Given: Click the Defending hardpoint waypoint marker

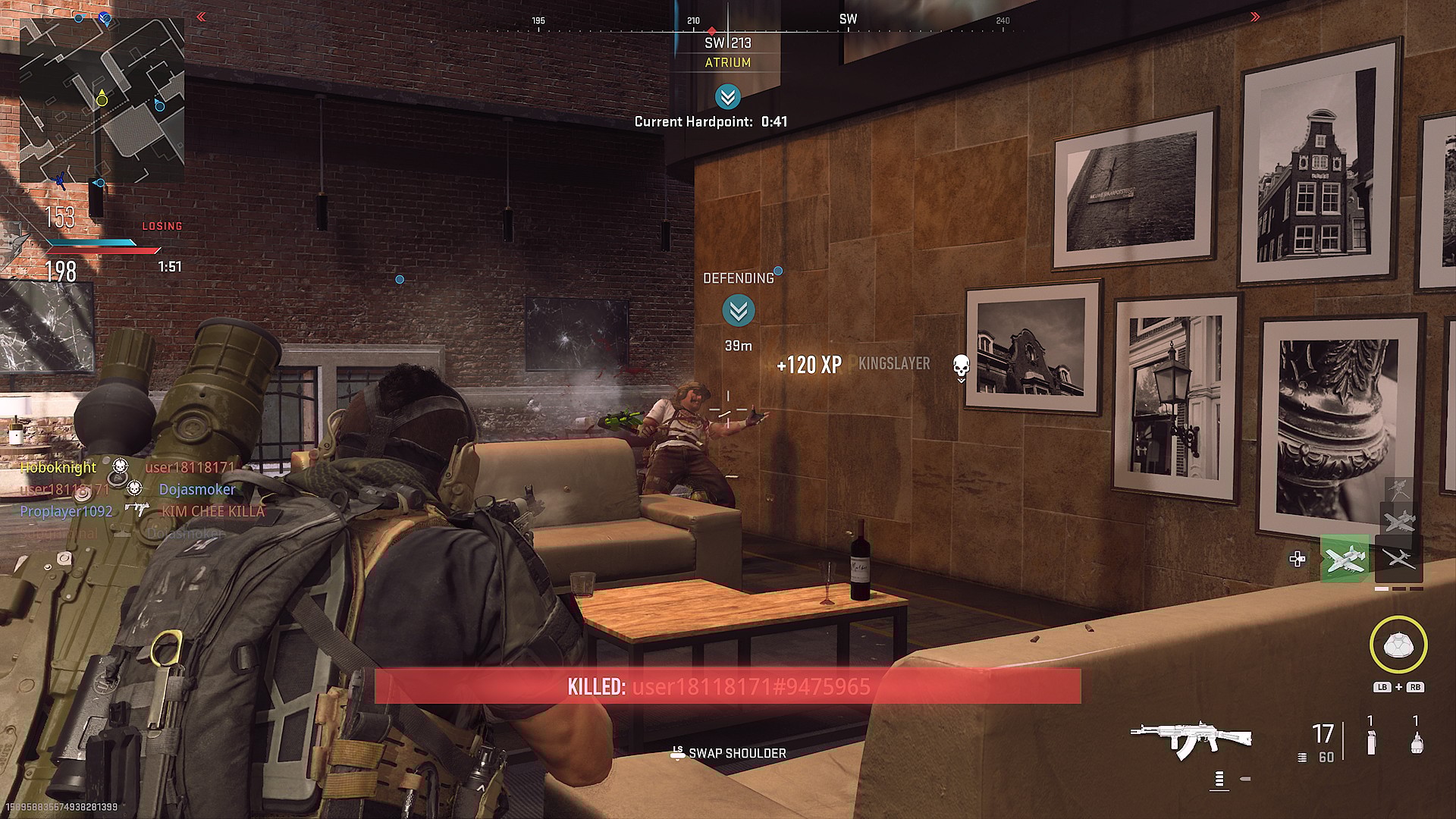Looking at the screenshot, I should click(x=738, y=311).
